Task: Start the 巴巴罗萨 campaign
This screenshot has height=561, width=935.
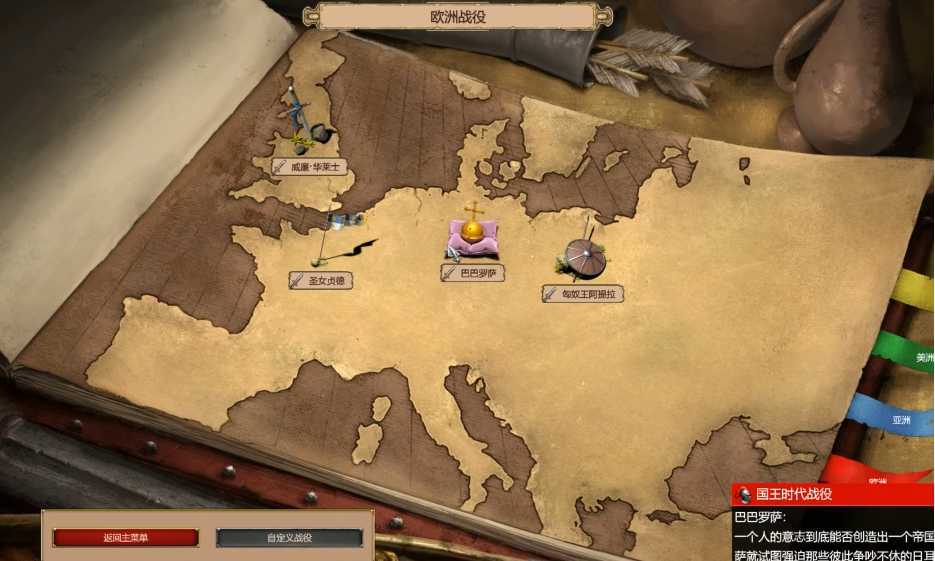Action: pyautogui.click(x=473, y=273)
